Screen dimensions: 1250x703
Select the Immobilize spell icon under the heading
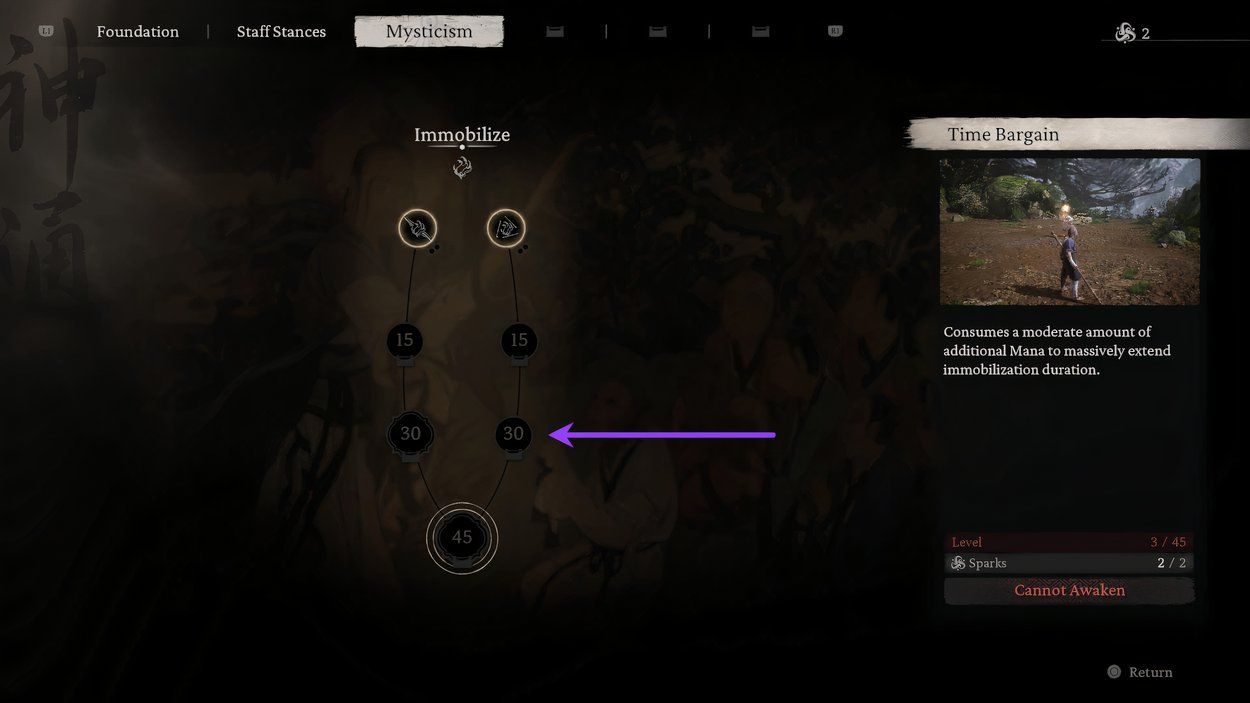tap(462, 167)
